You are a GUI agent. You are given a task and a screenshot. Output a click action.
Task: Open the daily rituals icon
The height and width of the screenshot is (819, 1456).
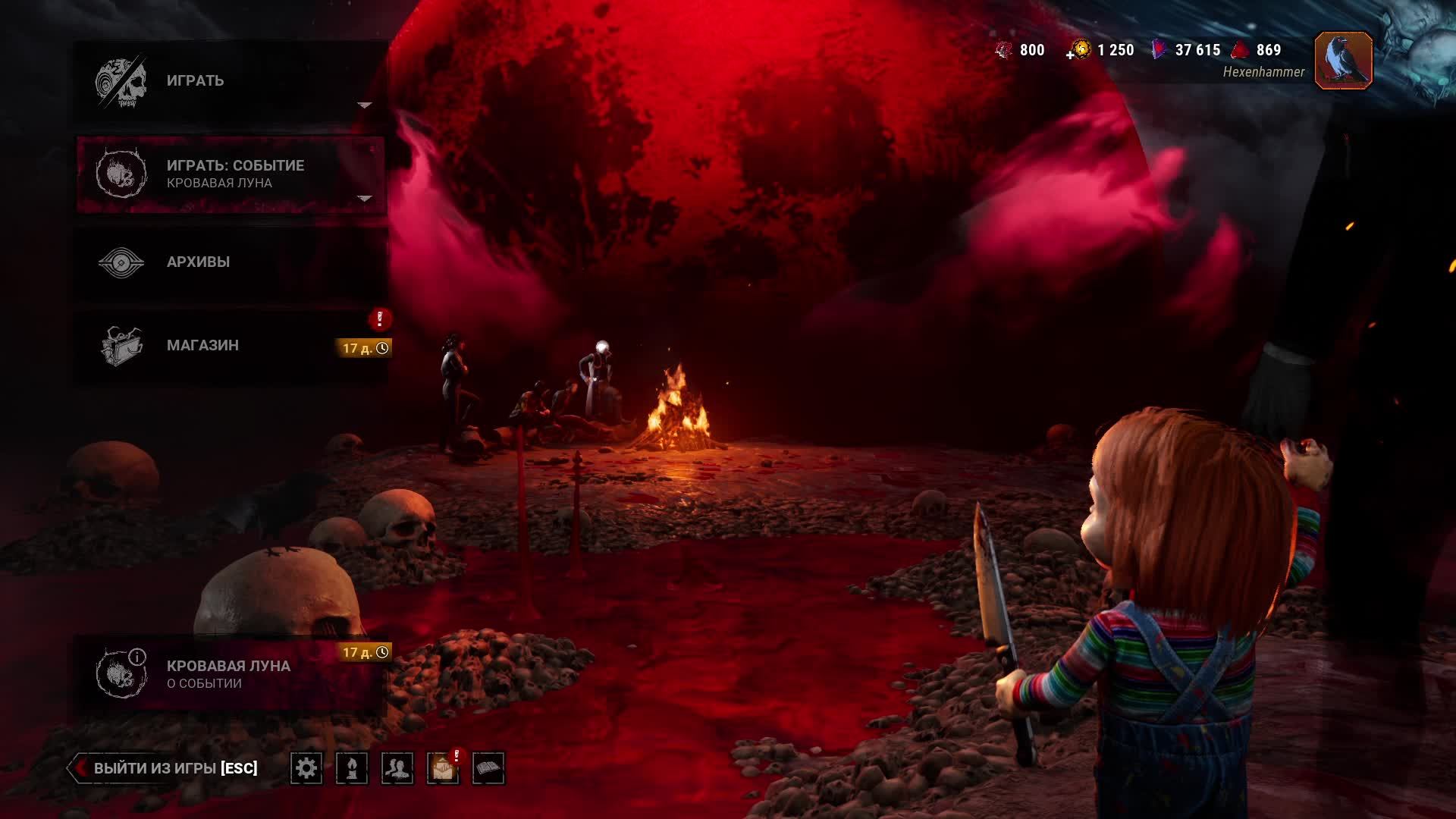coord(352,768)
